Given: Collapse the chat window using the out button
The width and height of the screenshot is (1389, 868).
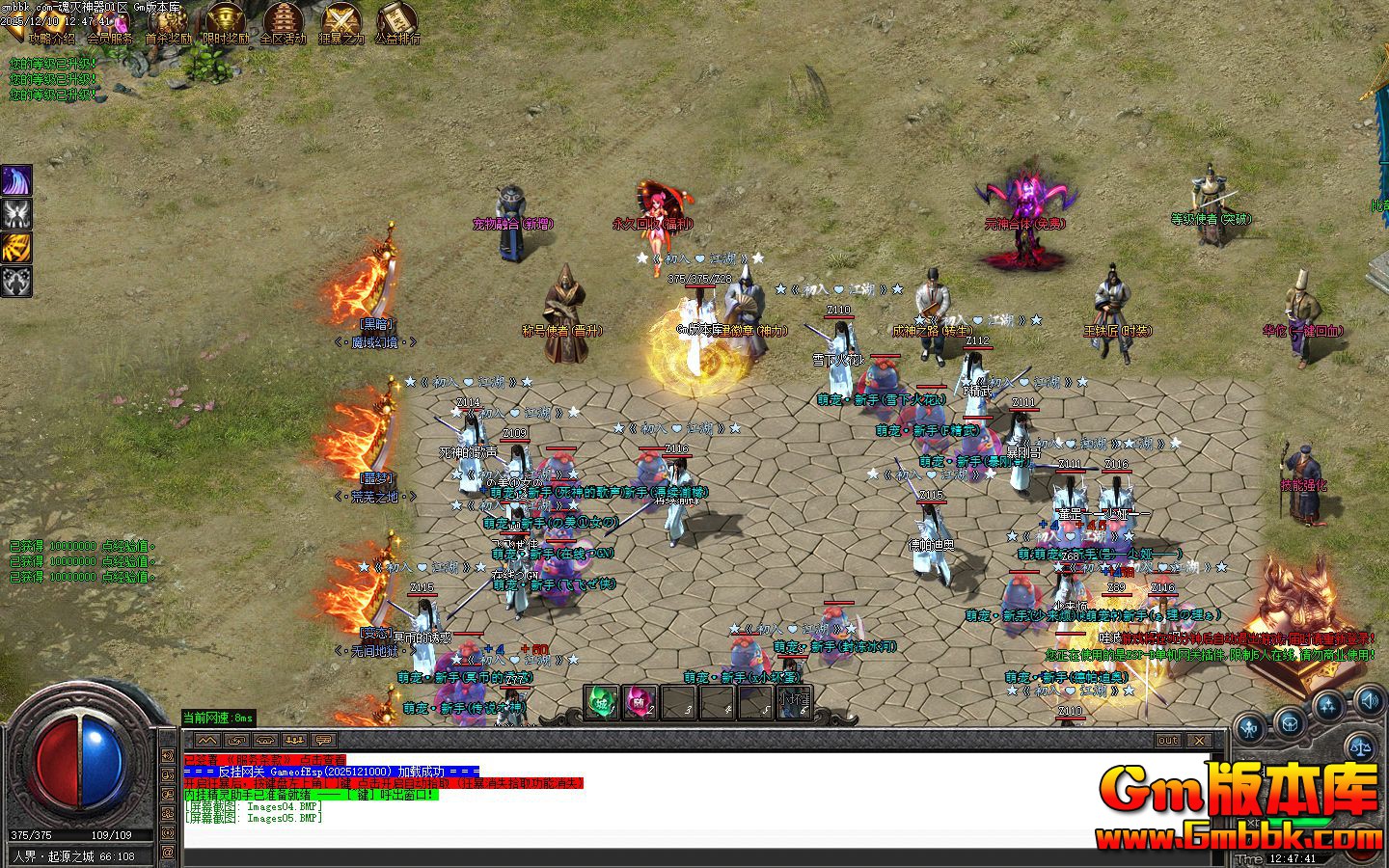Looking at the screenshot, I should tap(1168, 741).
